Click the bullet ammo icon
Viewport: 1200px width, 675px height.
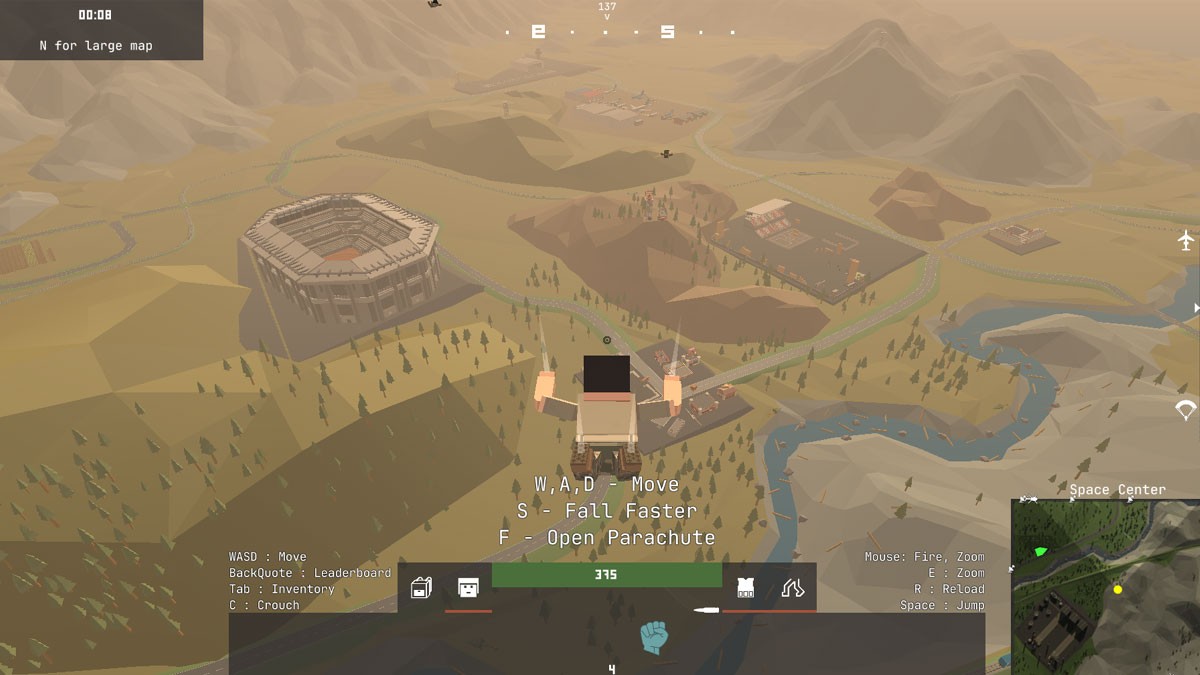706,609
